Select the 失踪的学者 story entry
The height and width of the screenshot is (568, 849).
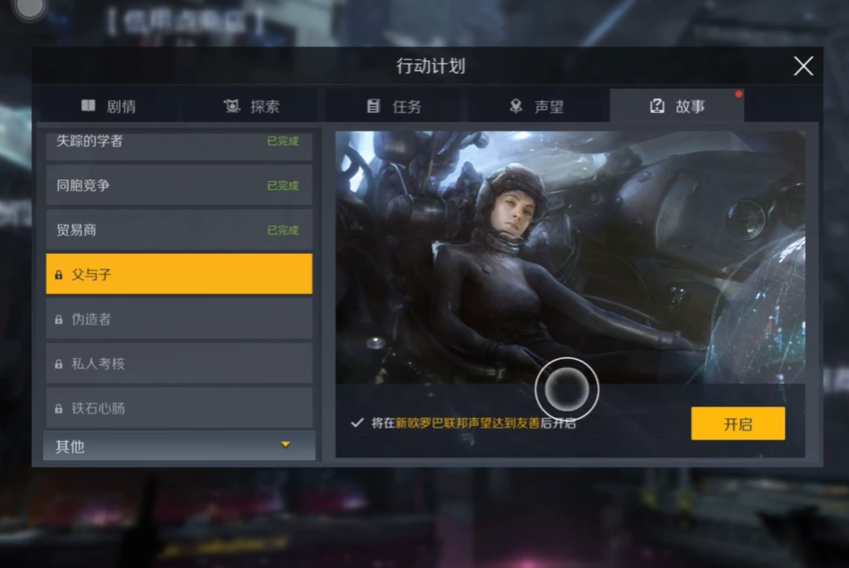pyautogui.click(x=179, y=142)
